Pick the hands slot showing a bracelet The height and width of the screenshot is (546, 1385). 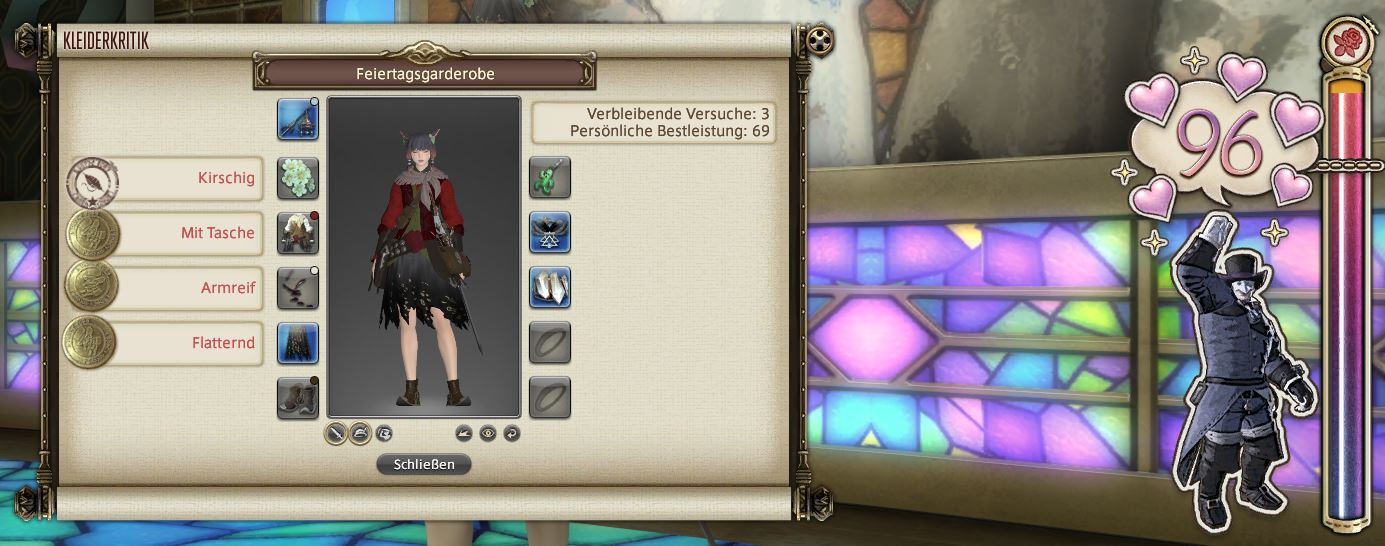tap(298, 288)
